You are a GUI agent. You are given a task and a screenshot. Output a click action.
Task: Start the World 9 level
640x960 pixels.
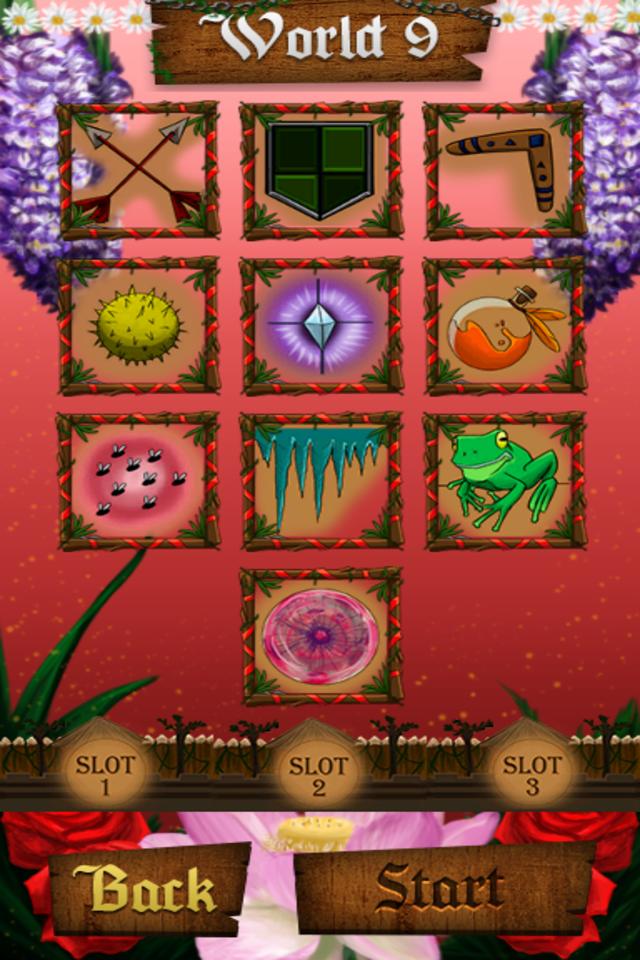440,889
